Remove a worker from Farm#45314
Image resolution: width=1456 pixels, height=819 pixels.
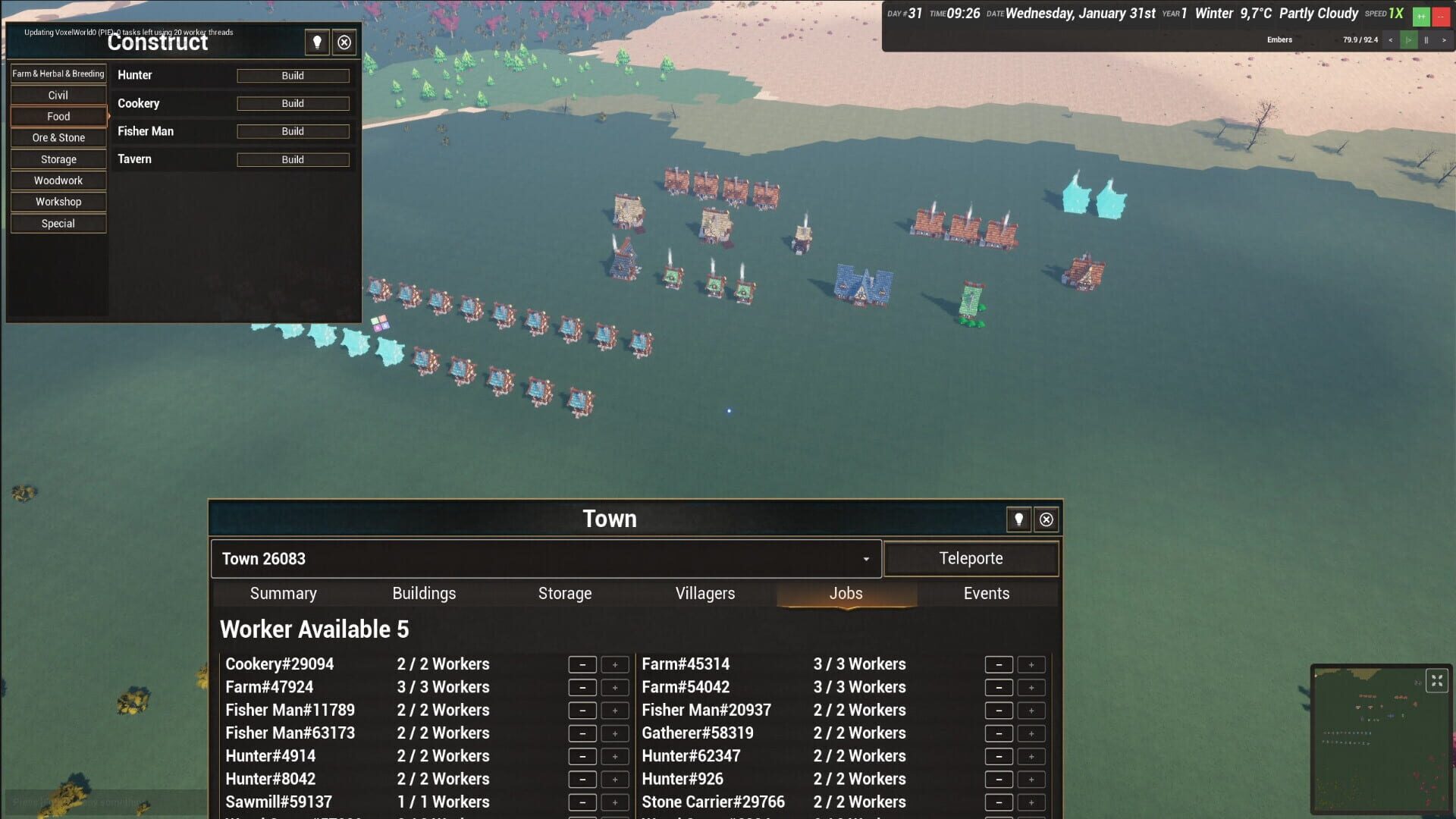click(x=999, y=664)
